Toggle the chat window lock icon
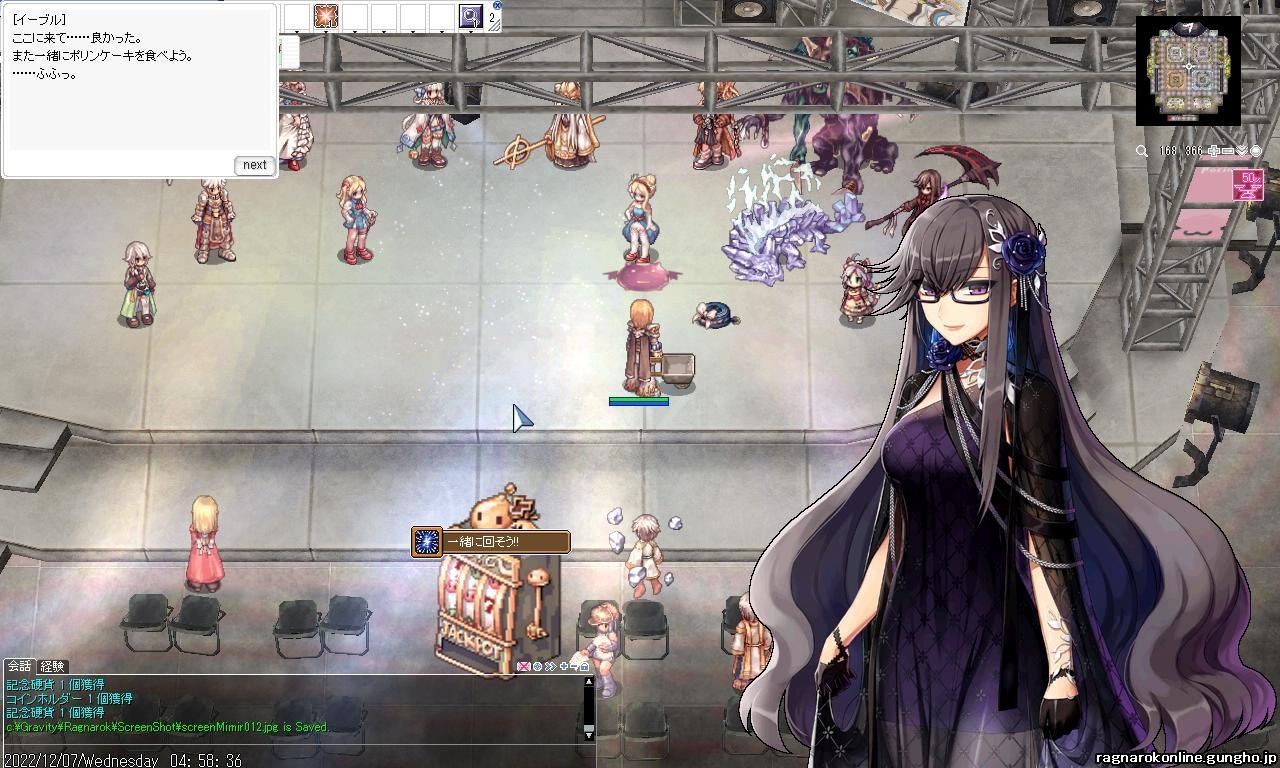This screenshot has height=768, width=1280. (584, 666)
